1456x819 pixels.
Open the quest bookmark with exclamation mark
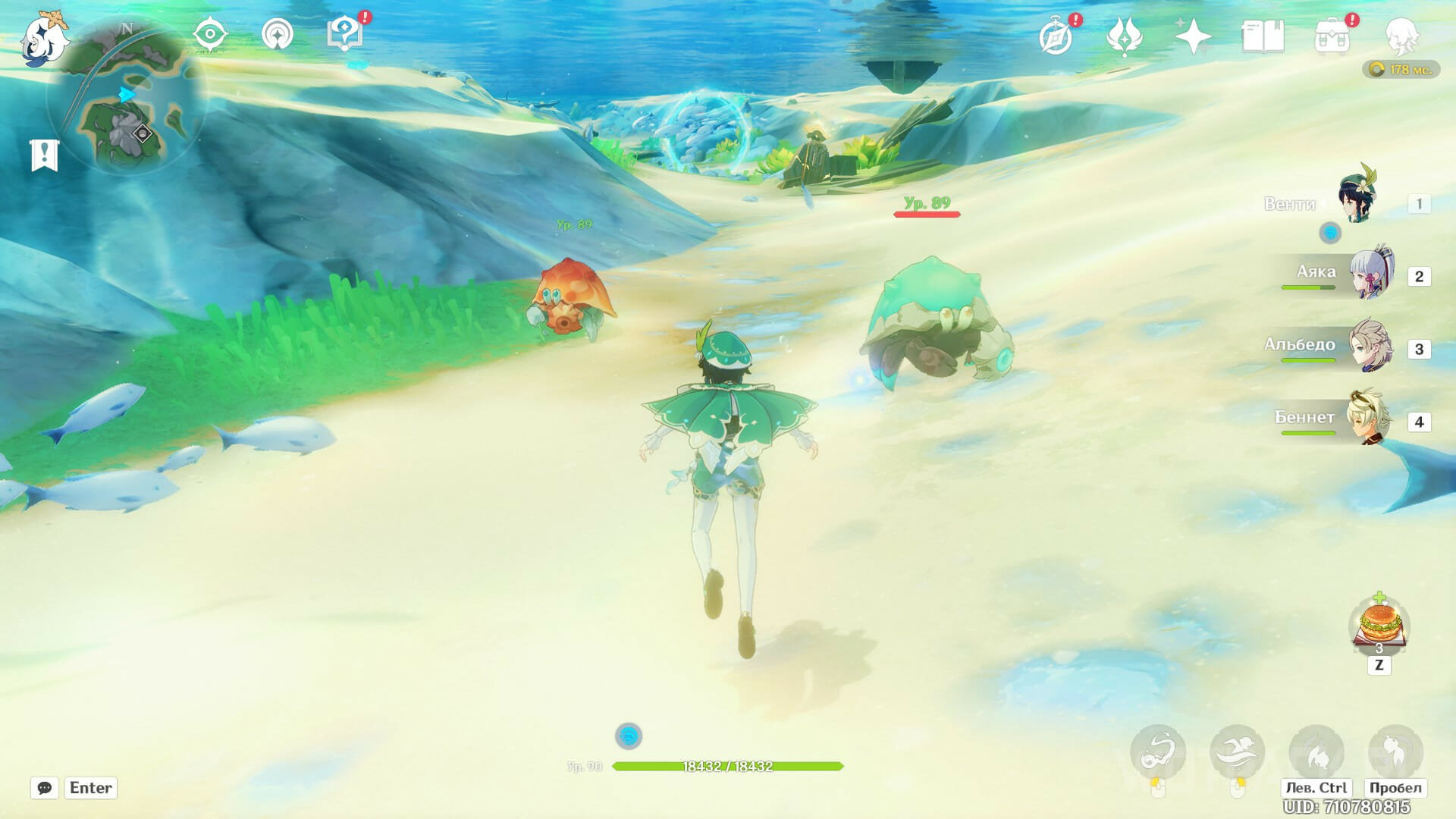[44, 155]
